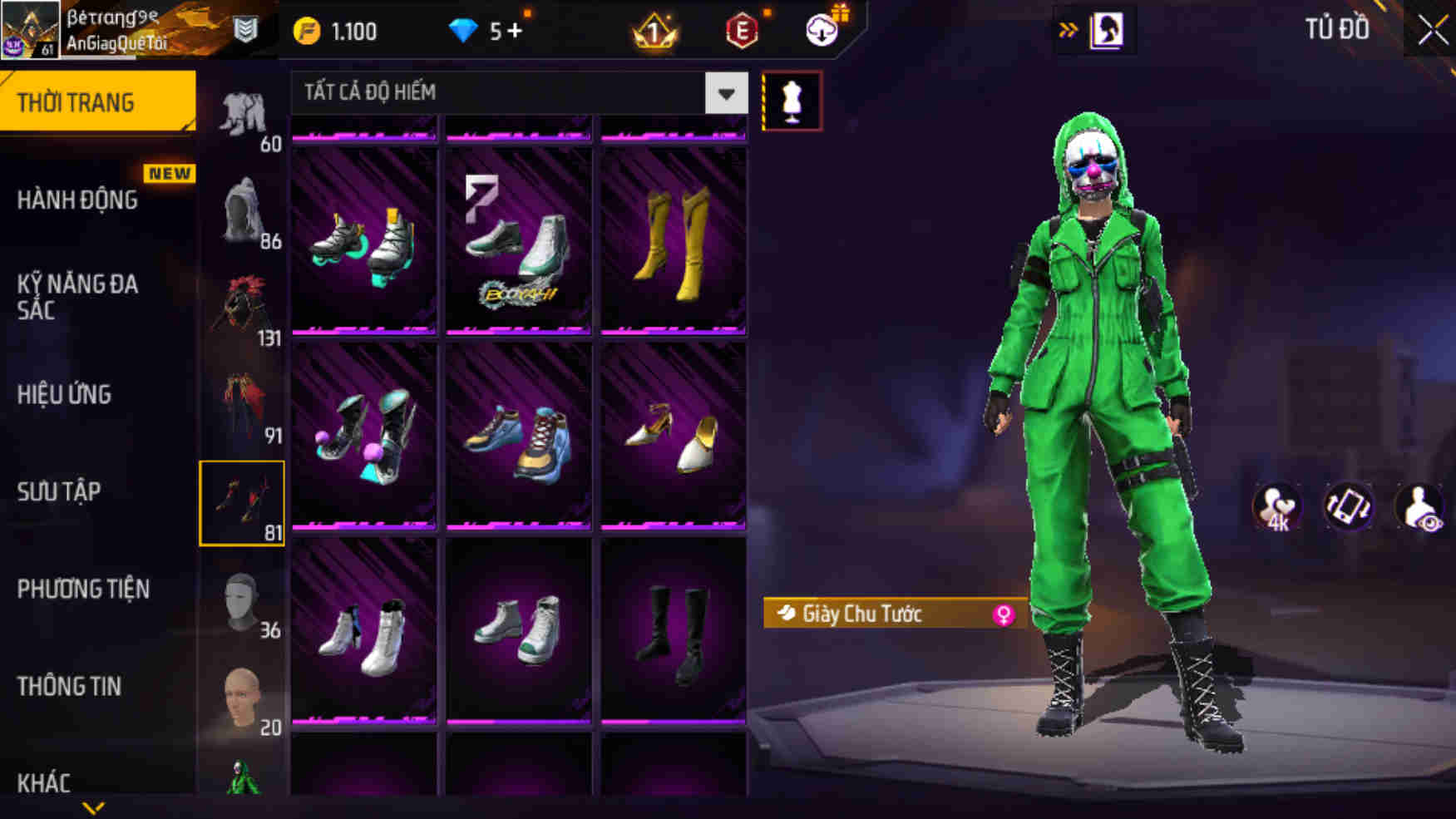This screenshot has height=819, width=1456.
Task: Open the PHƯƠNG TIỆN section
Action: [83, 588]
